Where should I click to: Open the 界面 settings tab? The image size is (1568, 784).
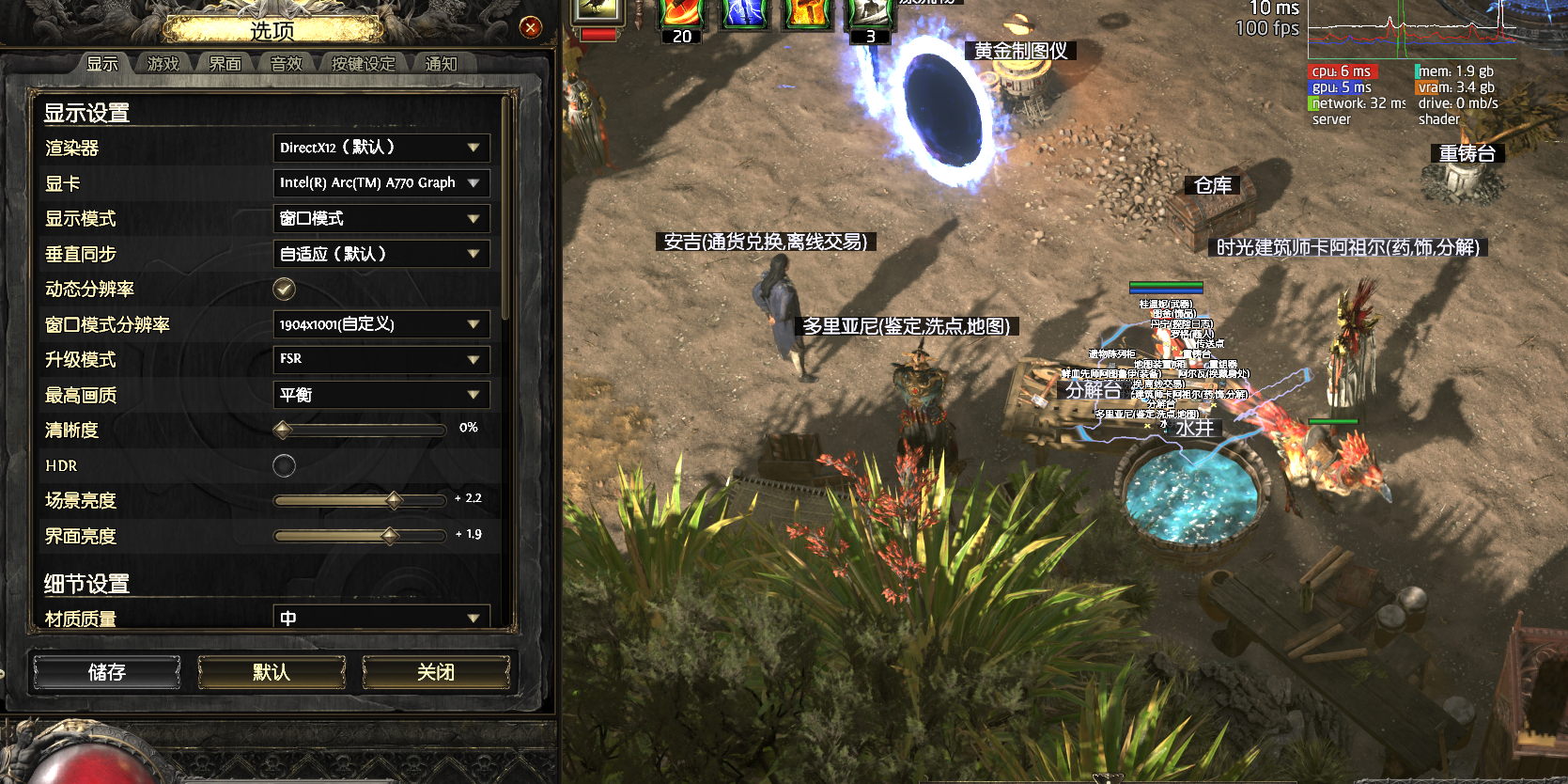pyautogui.click(x=225, y=64)
